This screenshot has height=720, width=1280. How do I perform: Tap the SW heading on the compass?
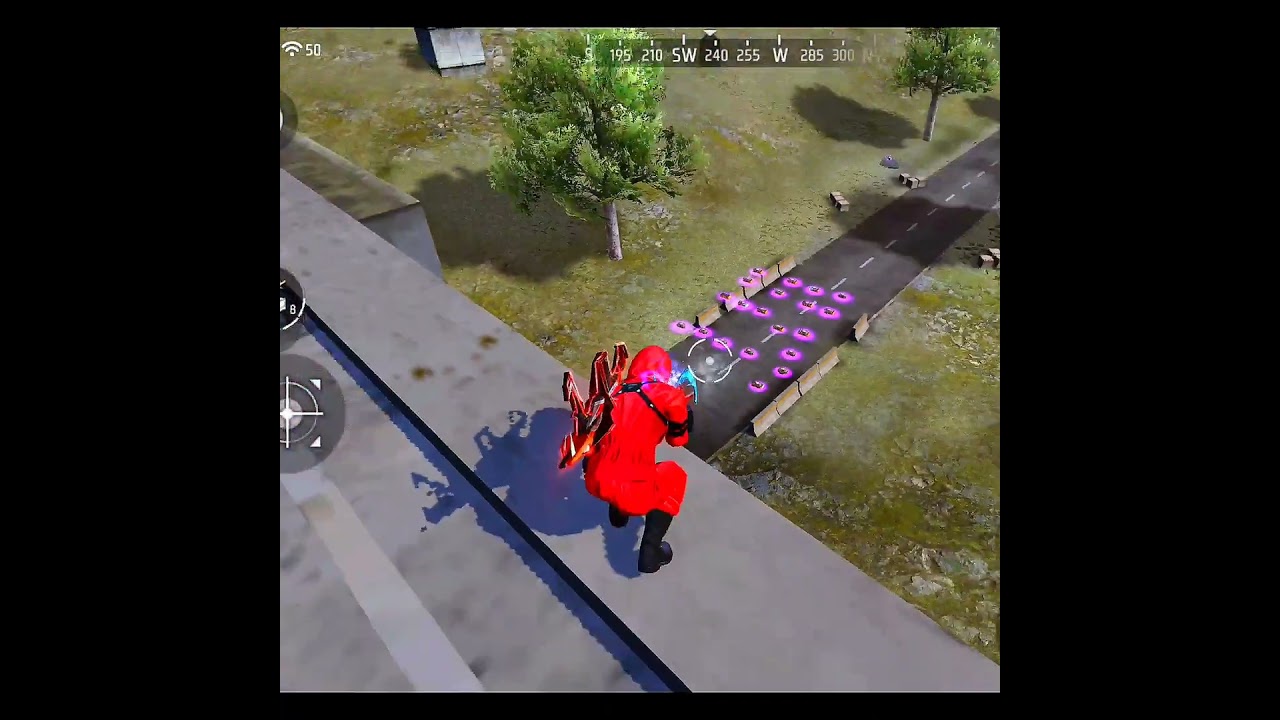(684, 55)
